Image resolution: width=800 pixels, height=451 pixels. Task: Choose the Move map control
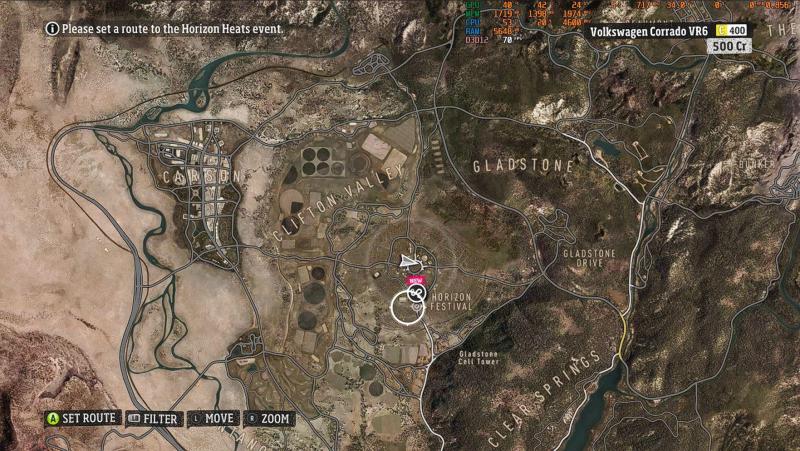(213, 418)
